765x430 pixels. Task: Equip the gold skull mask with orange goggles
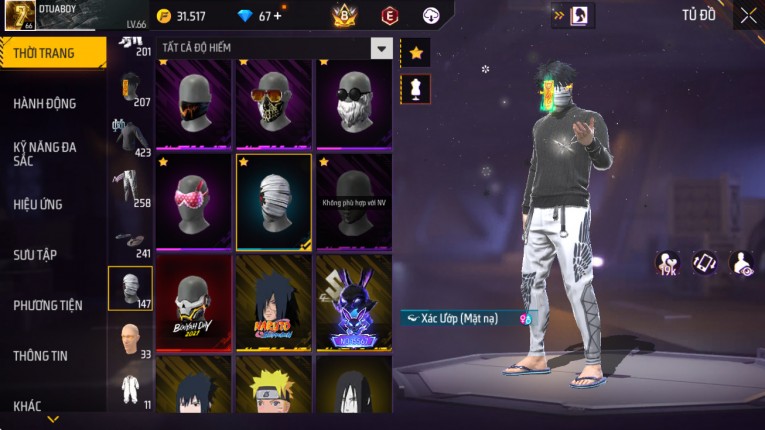[x=274, y=103]
